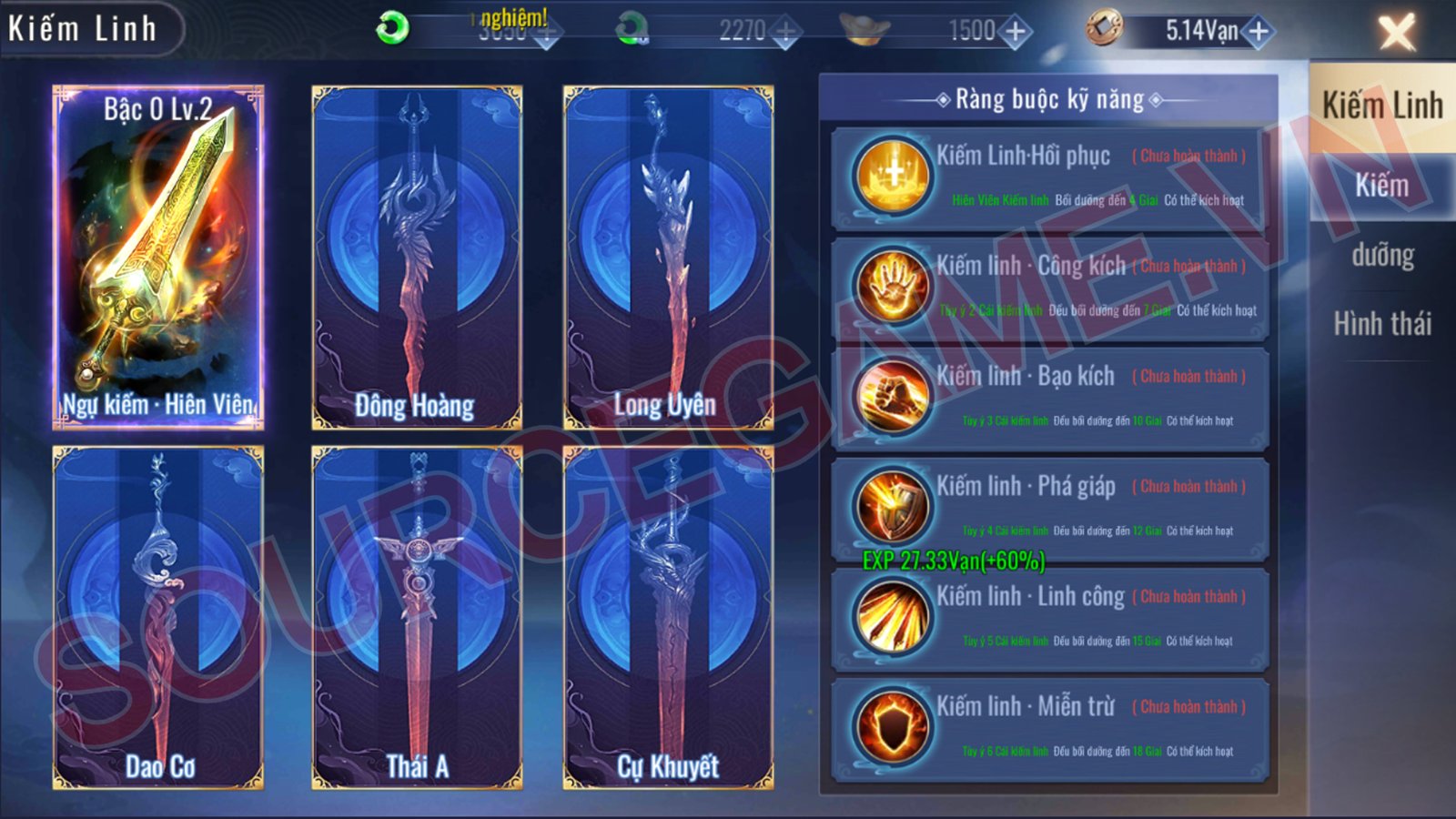Switch to the Hình thái tab
1456x819 pixels.
(1381, 324)
